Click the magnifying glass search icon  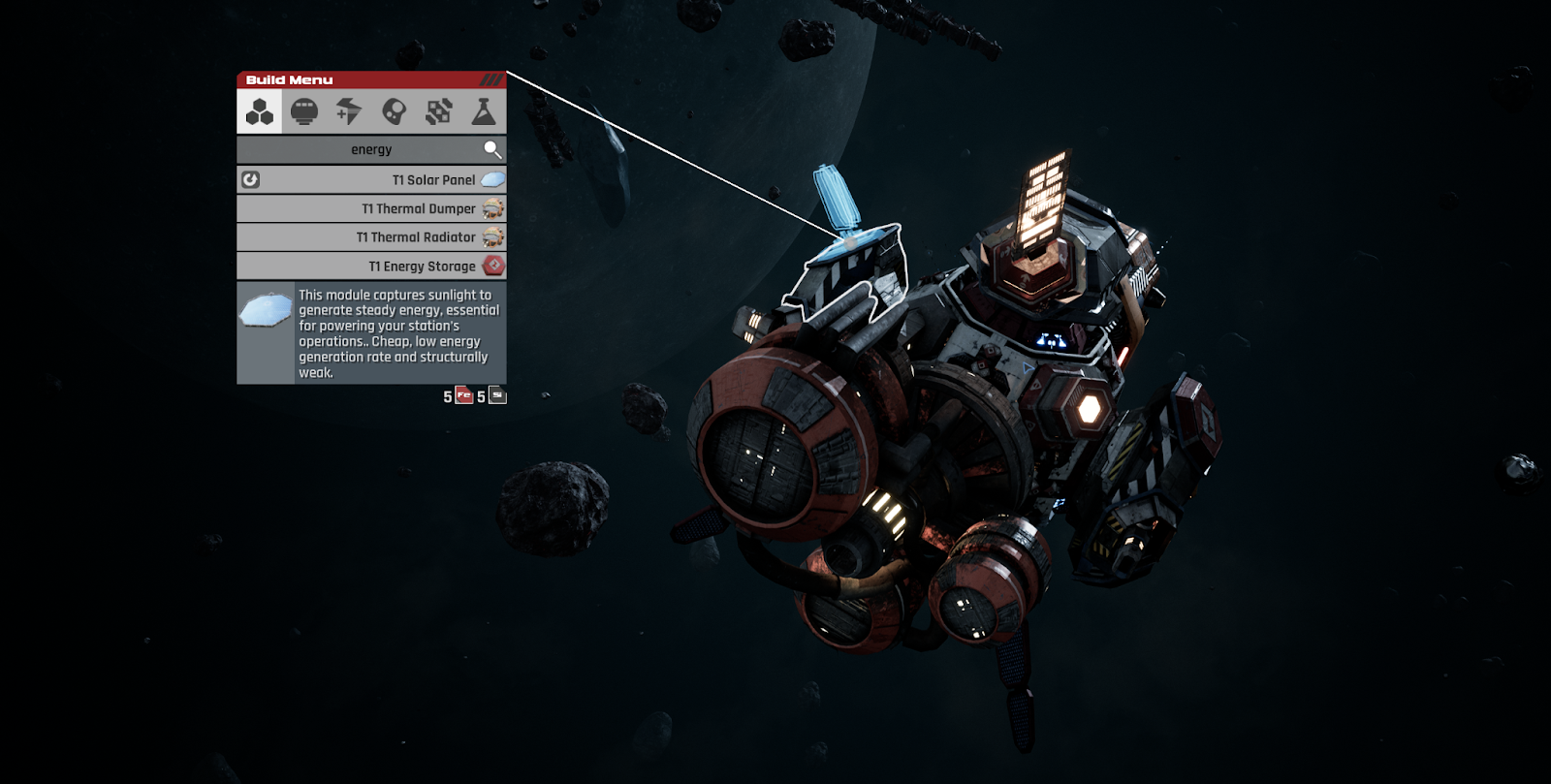tap(493, 148)
